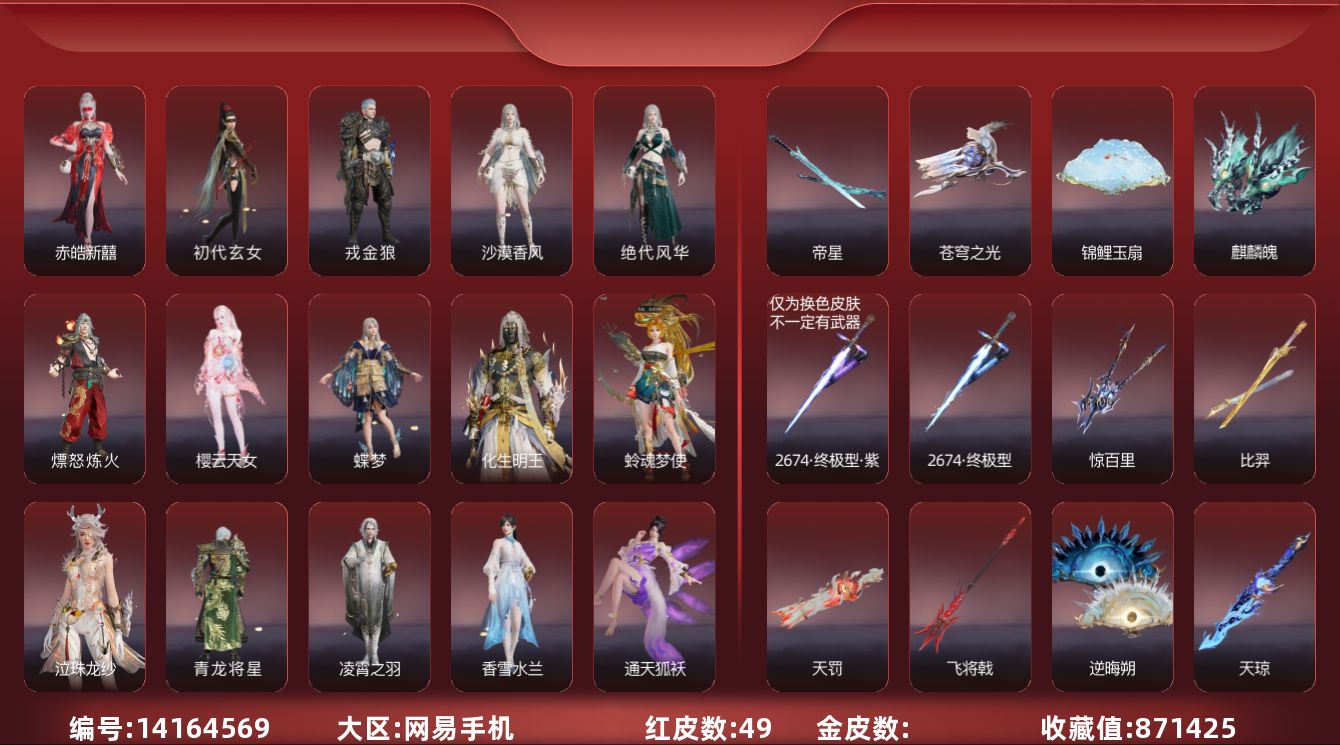Choose the 蛉魂梦使 skin card
The width and height of the screenshot is (1340, 745).
[x=654, y=388]
